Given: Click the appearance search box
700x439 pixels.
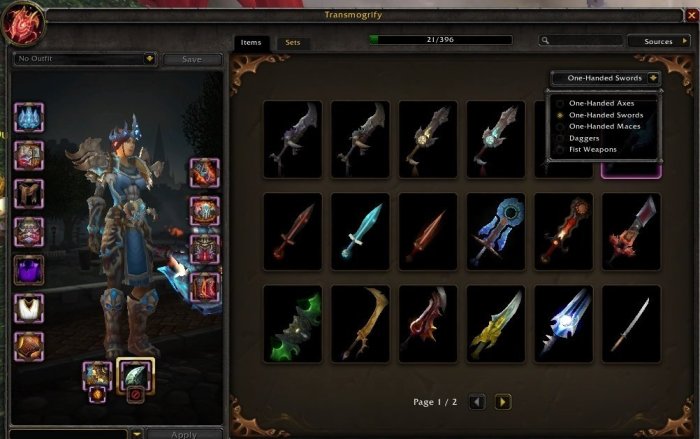Looking at the screenshot, I should 580,41.
